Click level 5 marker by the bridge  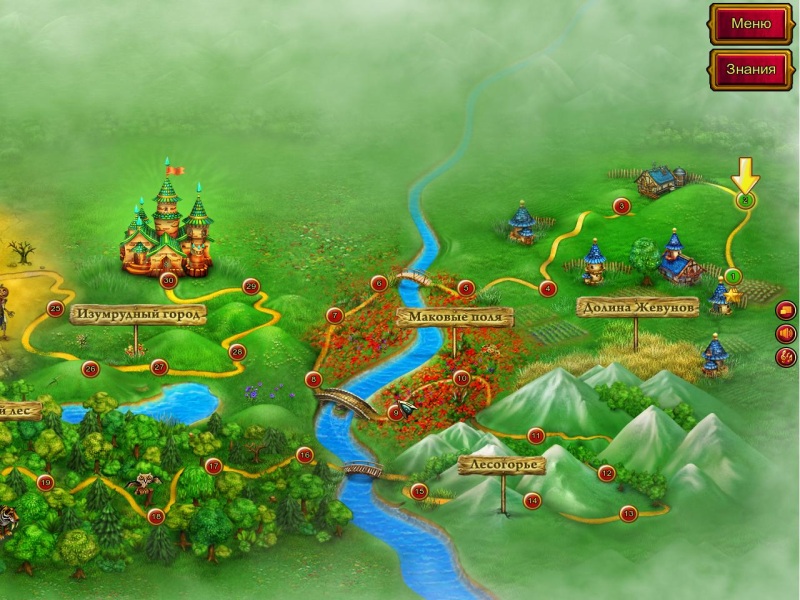click(465, 288)
